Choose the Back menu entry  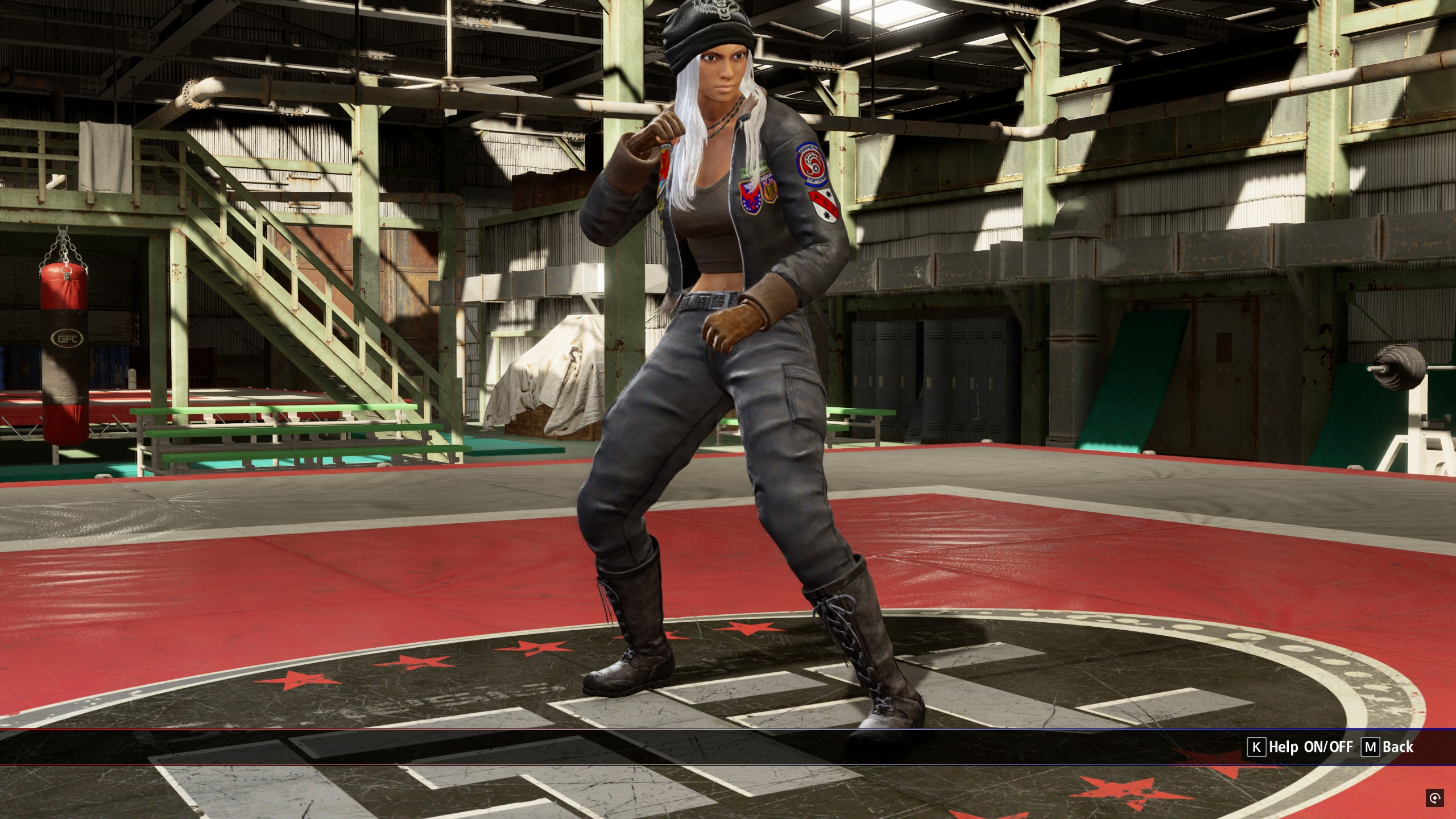click(1397, 747)
